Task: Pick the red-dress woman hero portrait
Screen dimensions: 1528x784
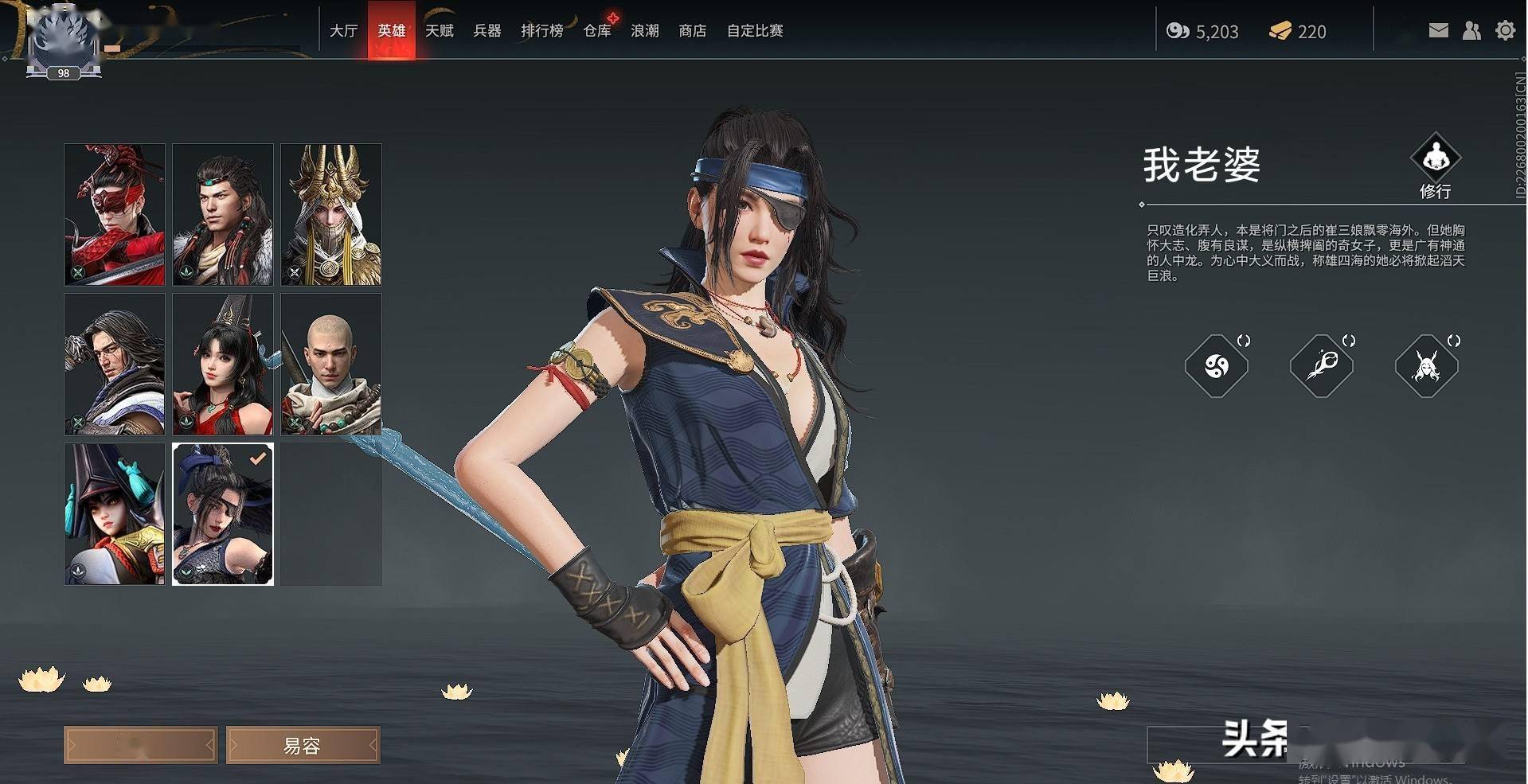Action: [223, 364]
